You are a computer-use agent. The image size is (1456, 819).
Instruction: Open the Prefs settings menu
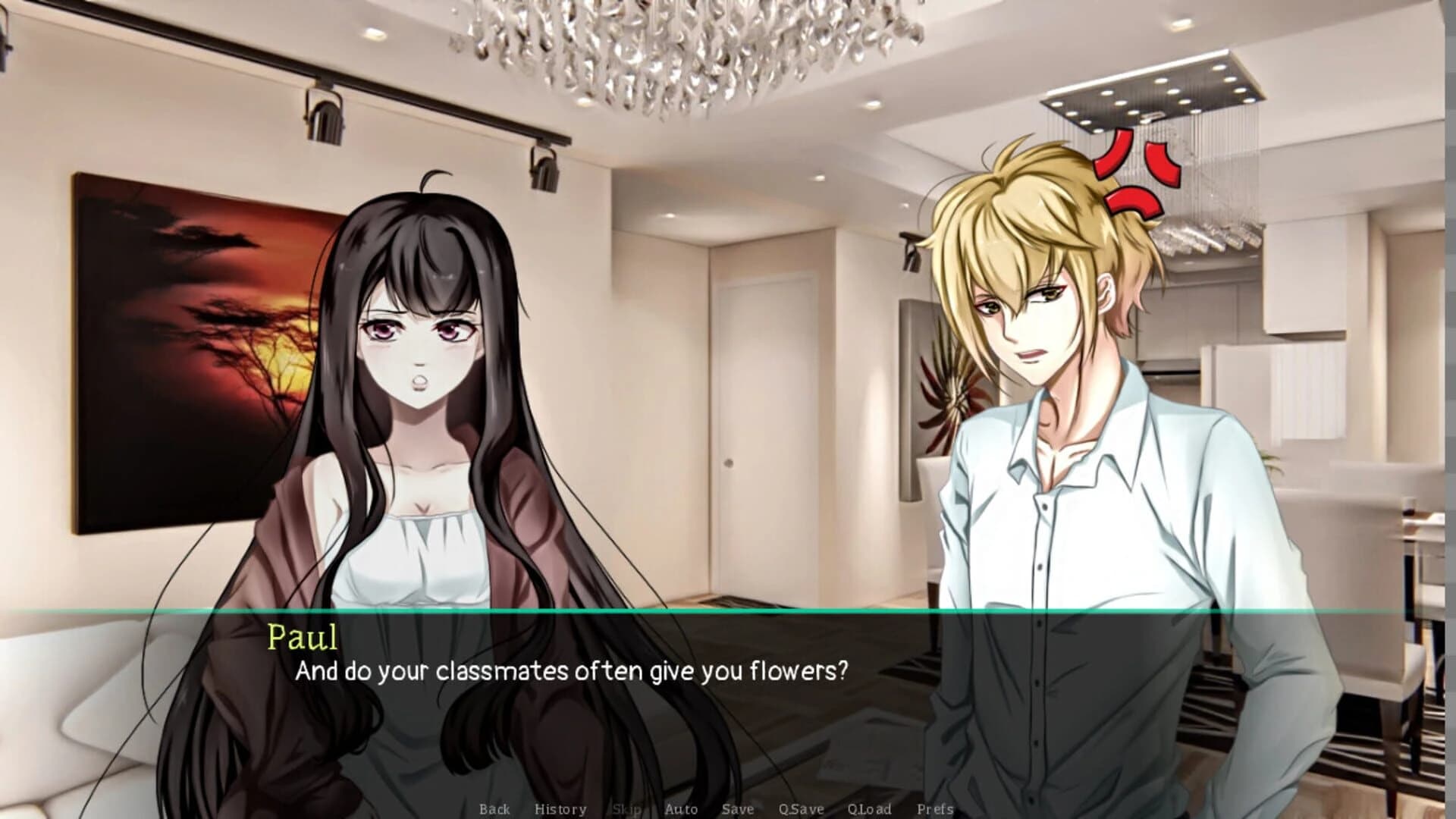click(x=934, y=809)
